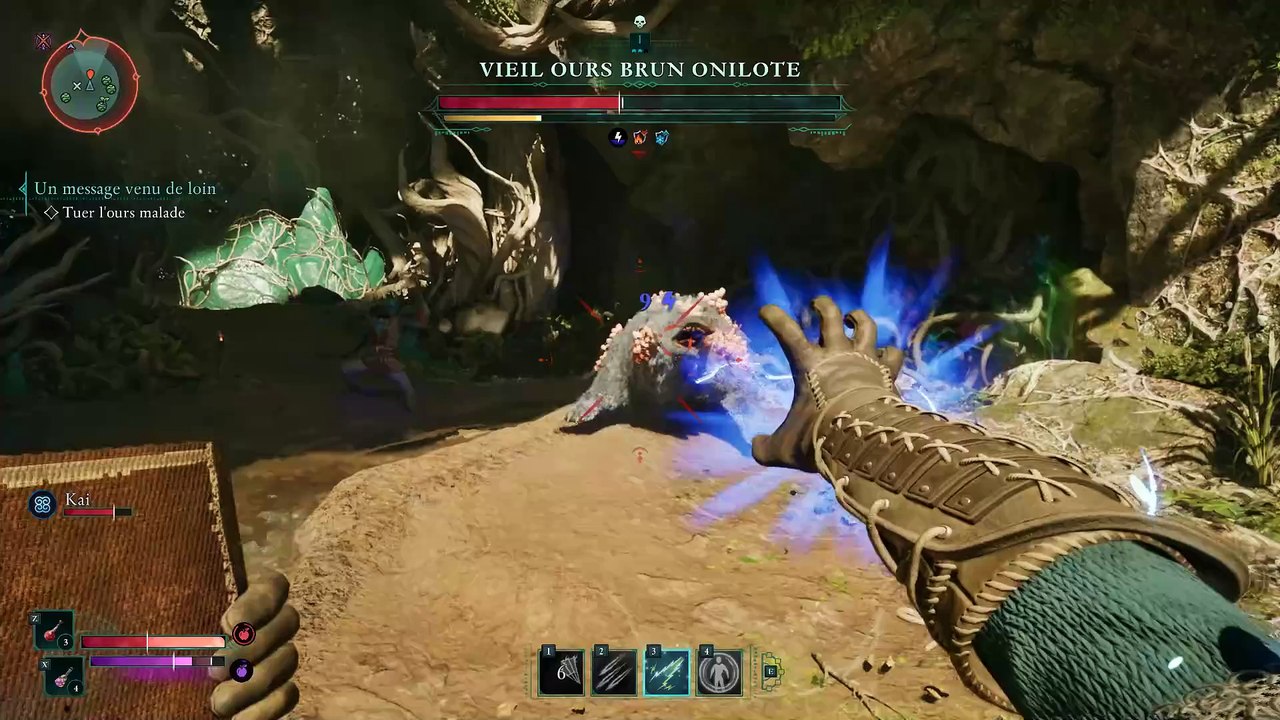Activate the triple claw slash ability

pos(614,672)
